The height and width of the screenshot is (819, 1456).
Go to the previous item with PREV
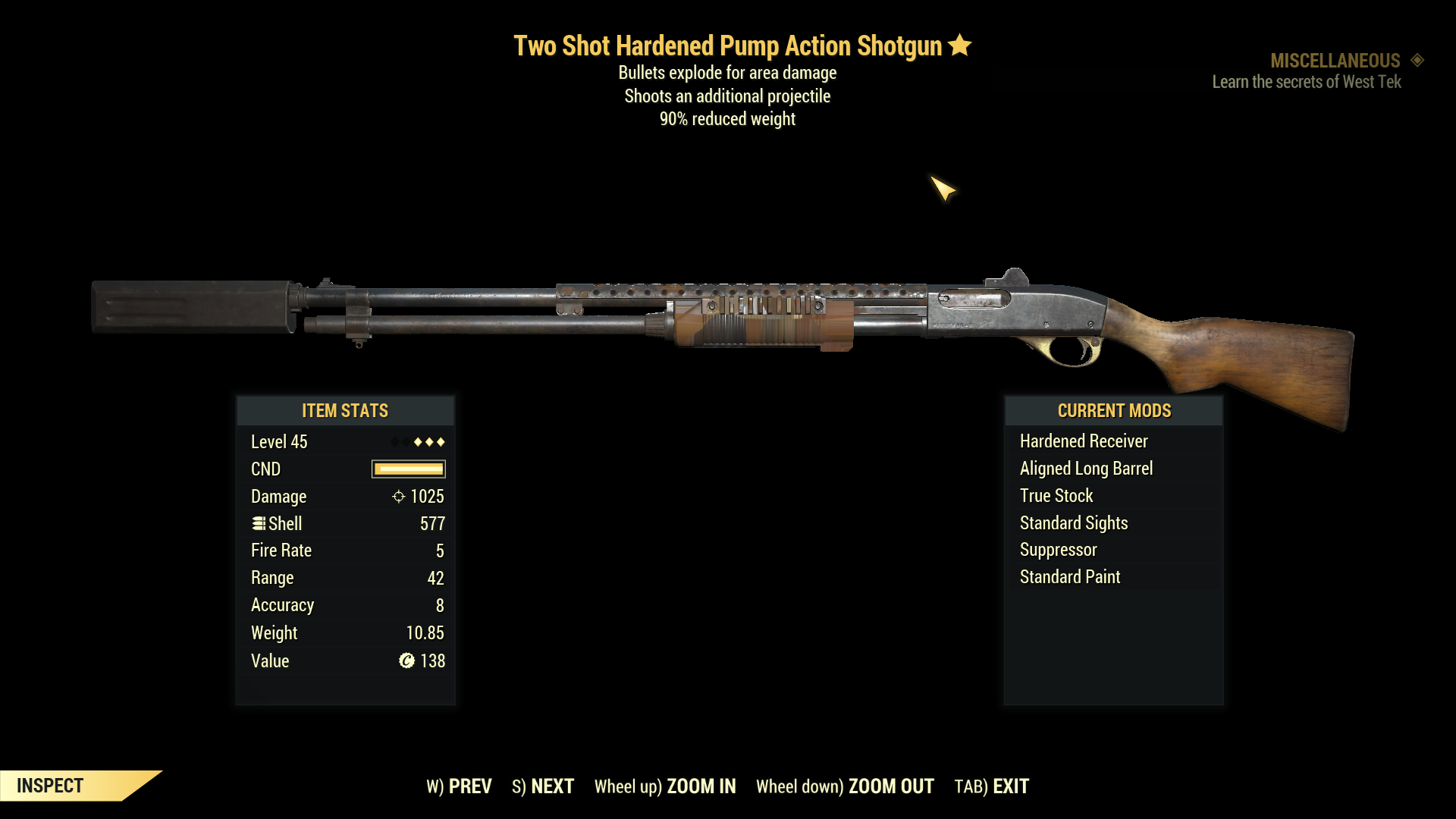point(459,786)
